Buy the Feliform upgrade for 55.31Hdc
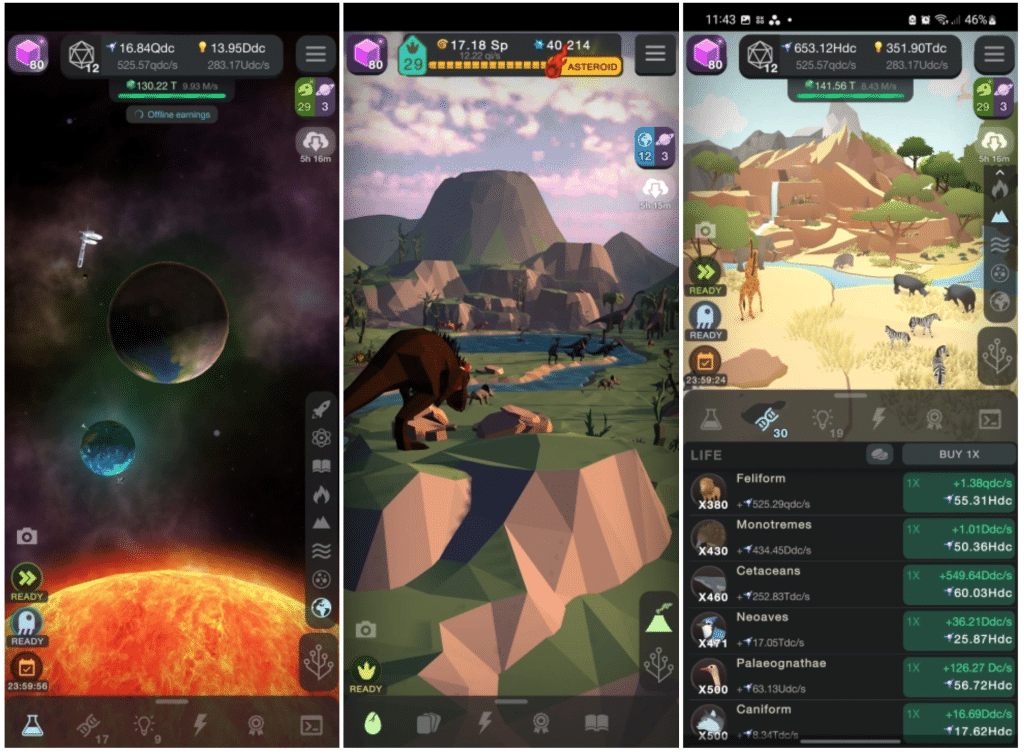The height and width of the screenshot is (754, 1024). (x=958, y=490)
